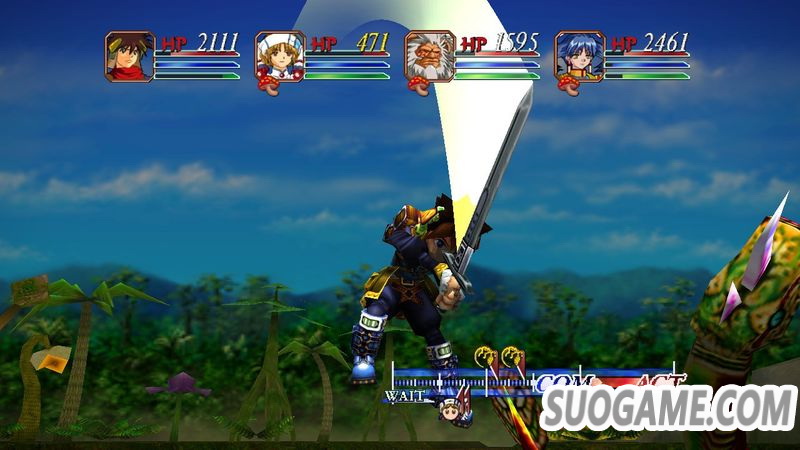Select the brown-haired hero portrait with red scarf
Image resolution: width=800 pixels, height=450 pixels.
[129, 56]
